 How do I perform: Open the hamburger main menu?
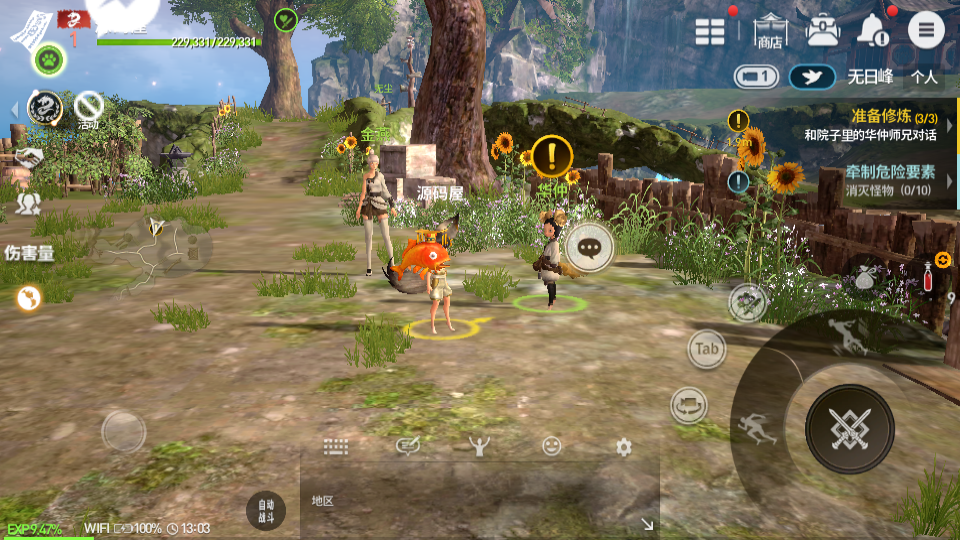click(926, 30)
